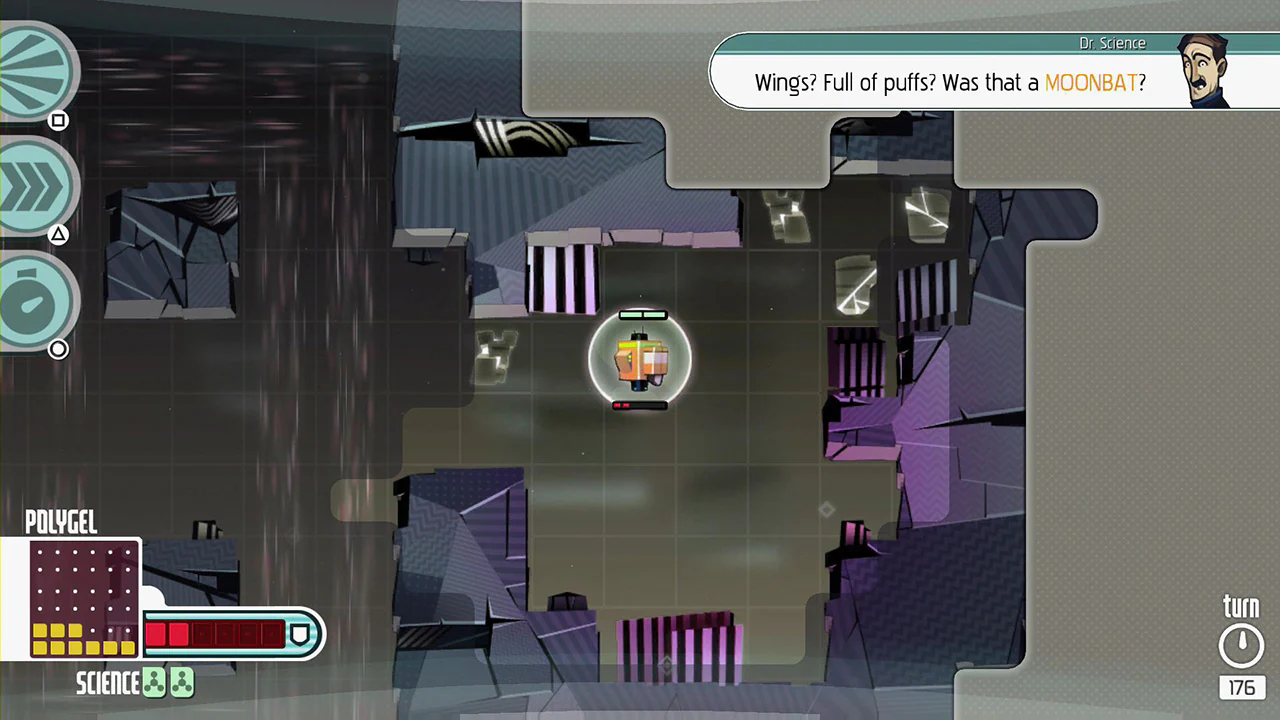Click the second SCIENCE molecule icon
Screen dimensions: 1280x720
tap(180, 682)
